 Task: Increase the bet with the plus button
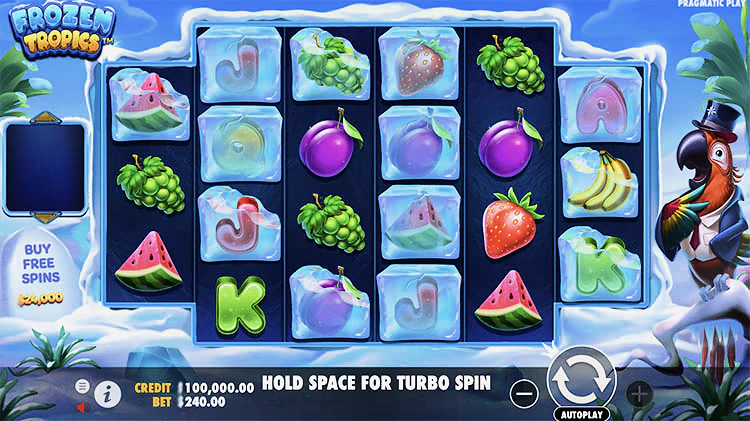pos(638,394)
